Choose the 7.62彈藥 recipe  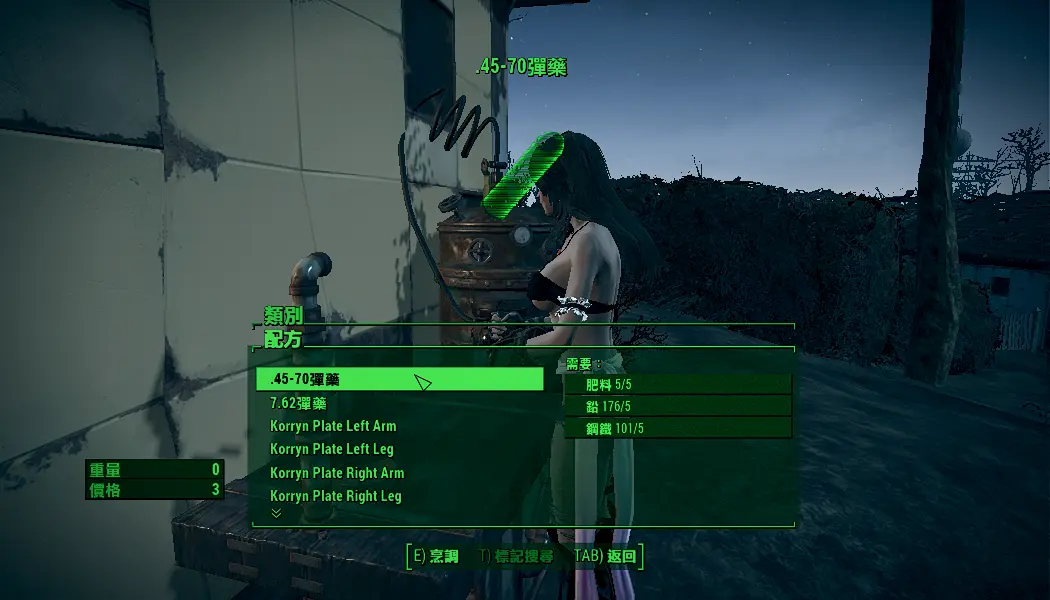[298, 403]
